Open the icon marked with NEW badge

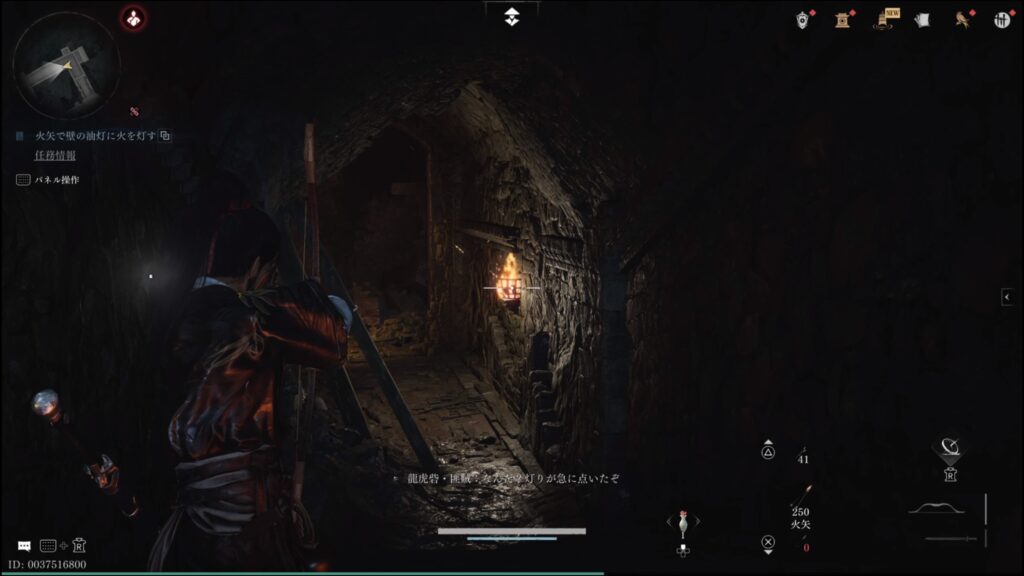coord(885,19)
